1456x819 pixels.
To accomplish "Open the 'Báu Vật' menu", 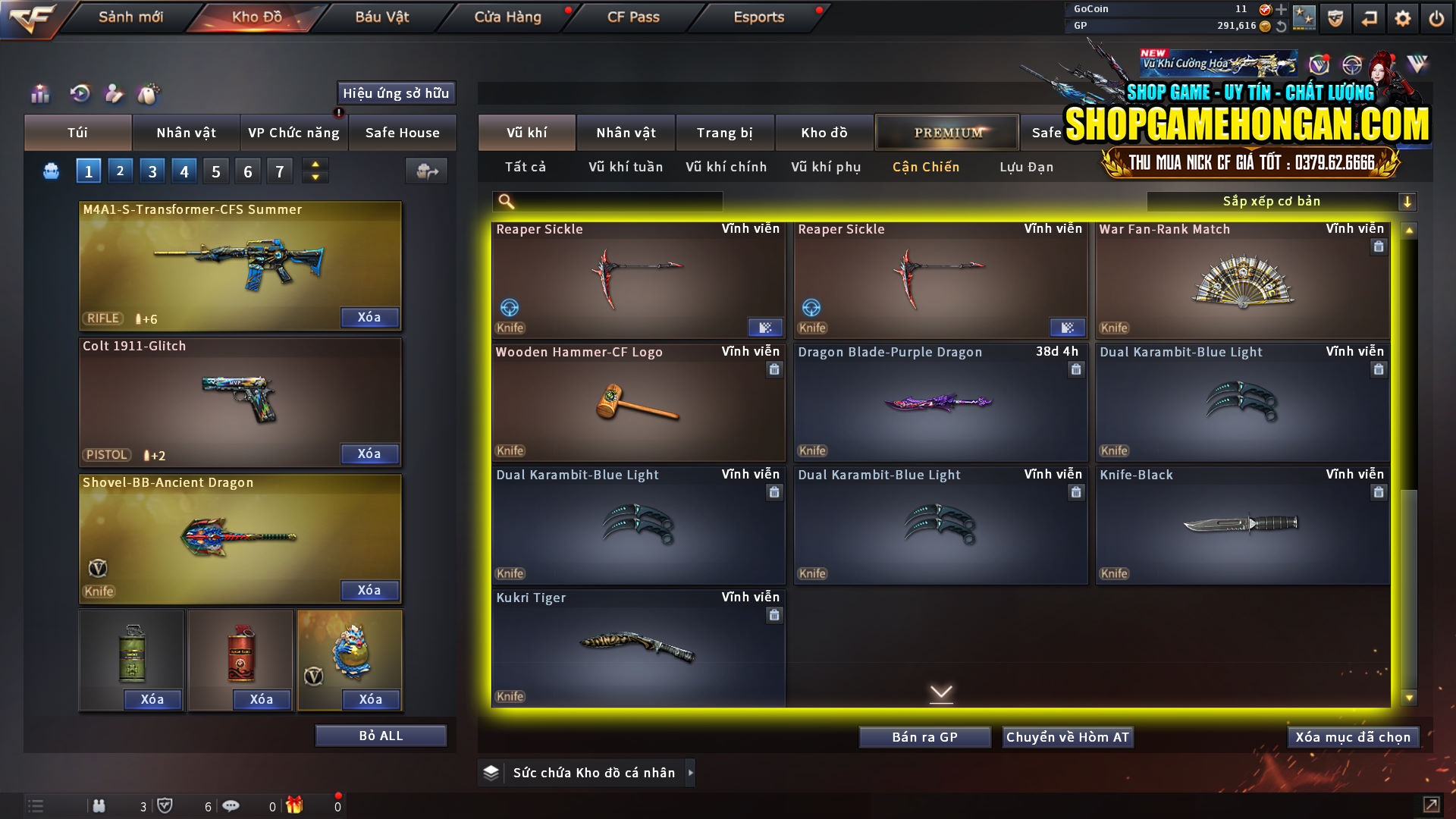I will [x=383, y=17].
